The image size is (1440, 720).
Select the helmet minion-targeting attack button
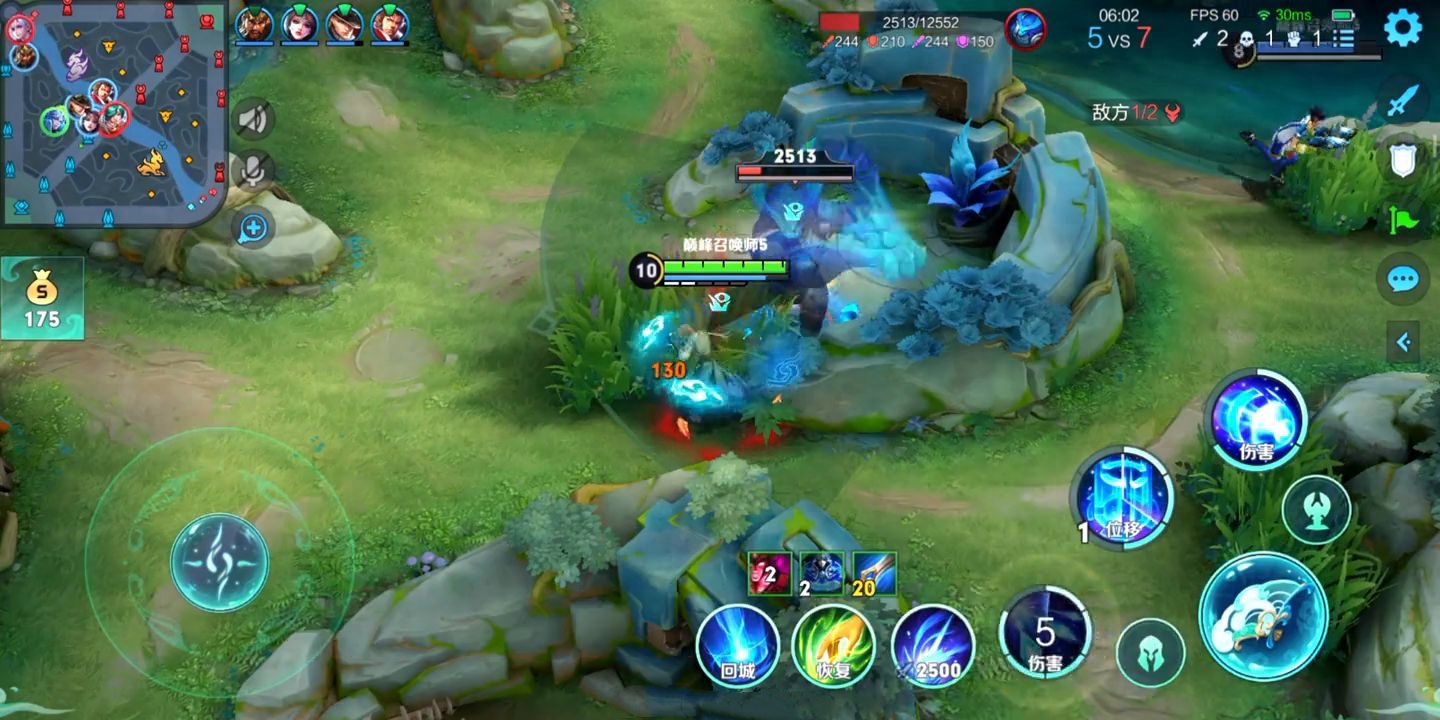point(1150,653)
